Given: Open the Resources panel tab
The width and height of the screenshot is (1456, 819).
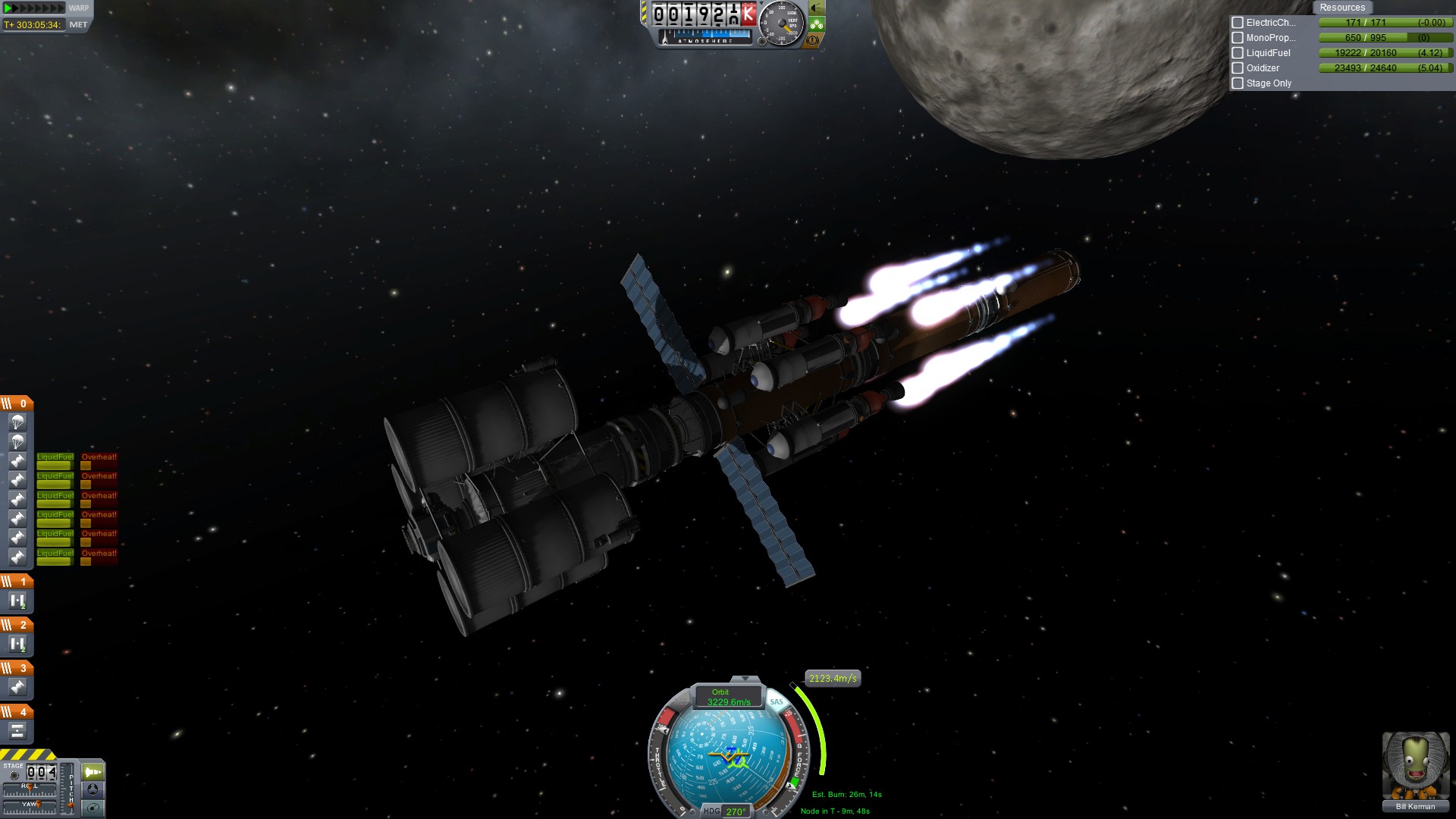Looking at the screenshot, I should (1341, 8).
